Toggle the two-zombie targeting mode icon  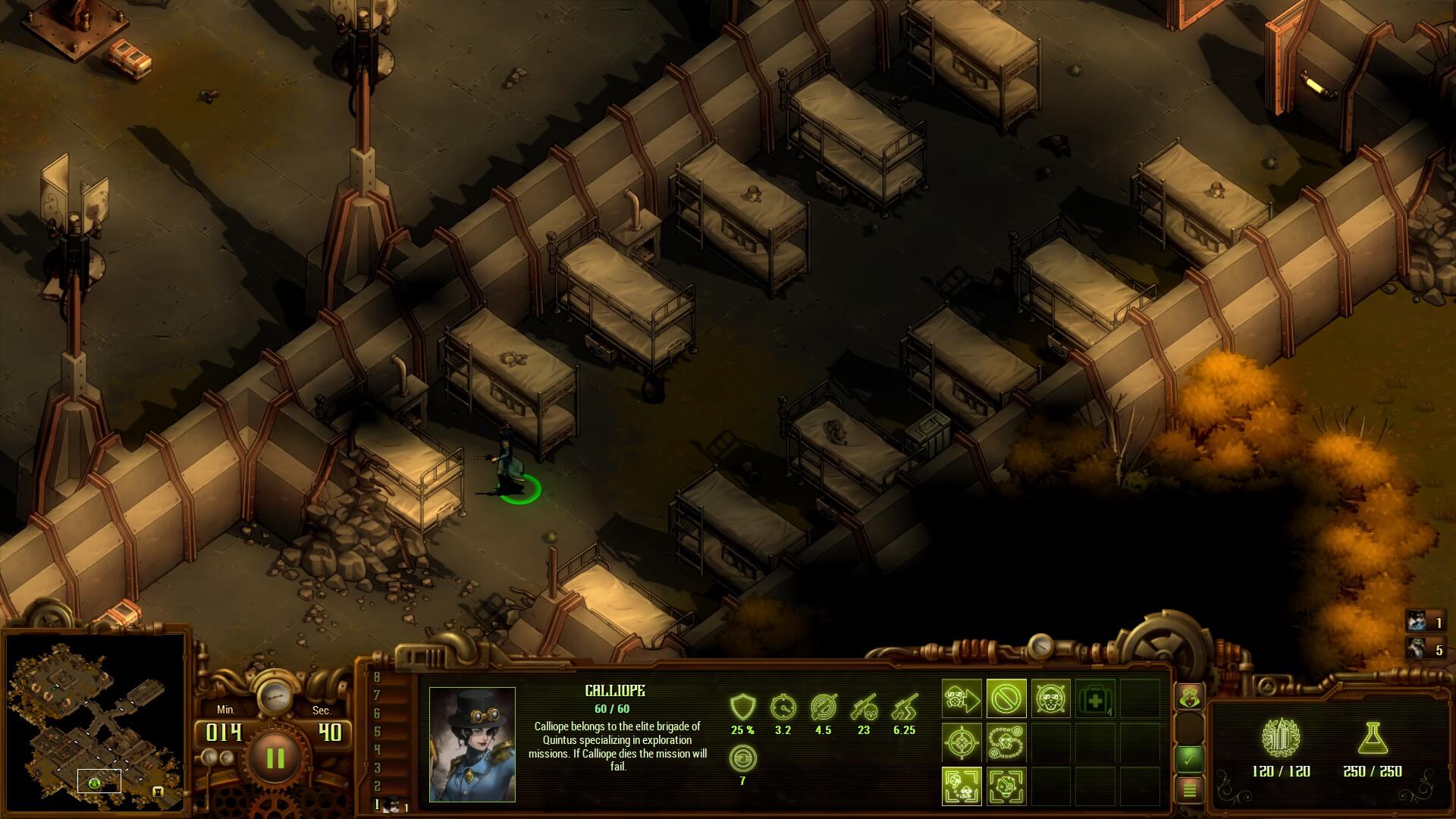pos(962,786)
